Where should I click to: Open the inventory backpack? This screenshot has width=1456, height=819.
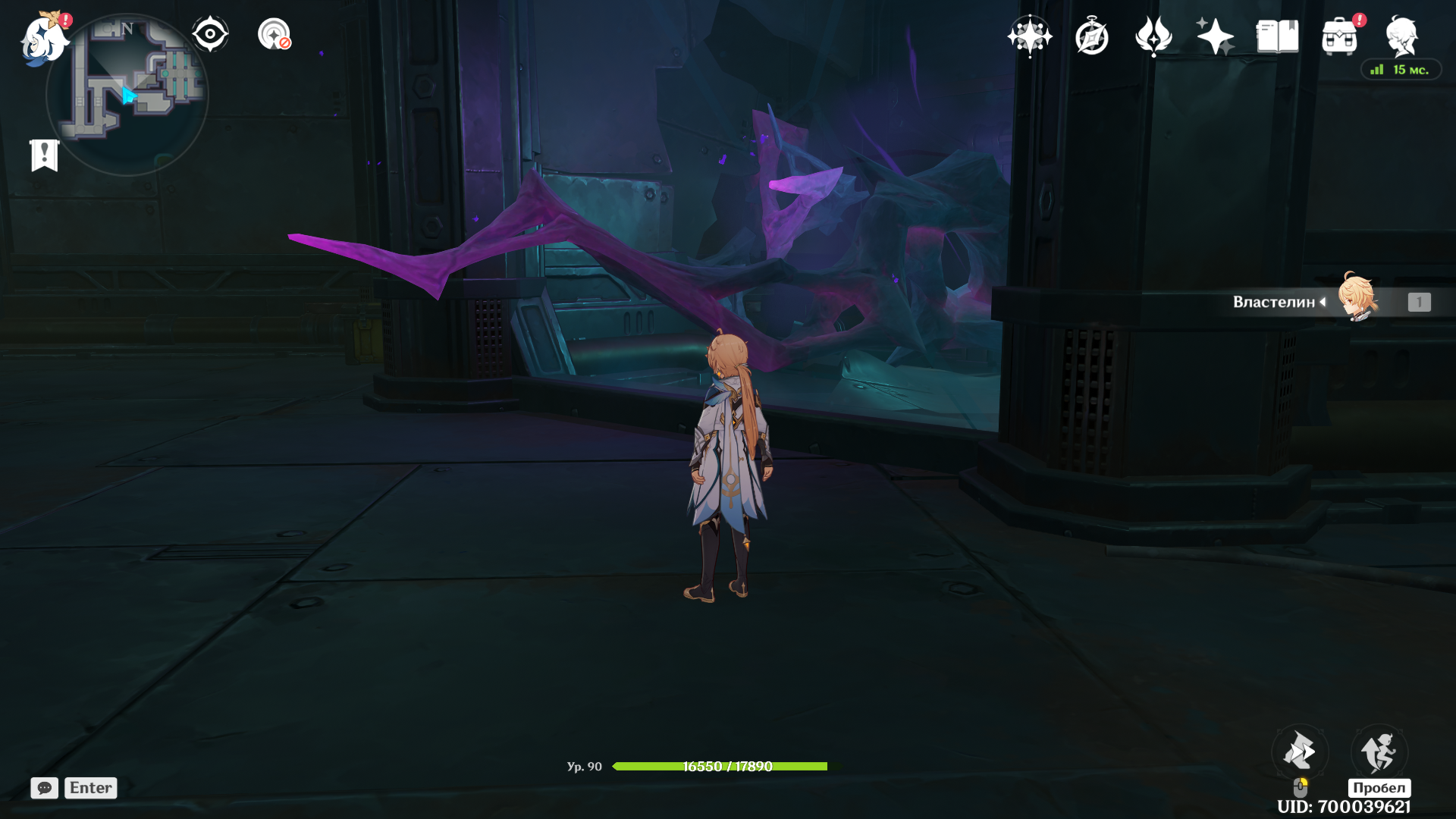click(x=1339, y=36)
